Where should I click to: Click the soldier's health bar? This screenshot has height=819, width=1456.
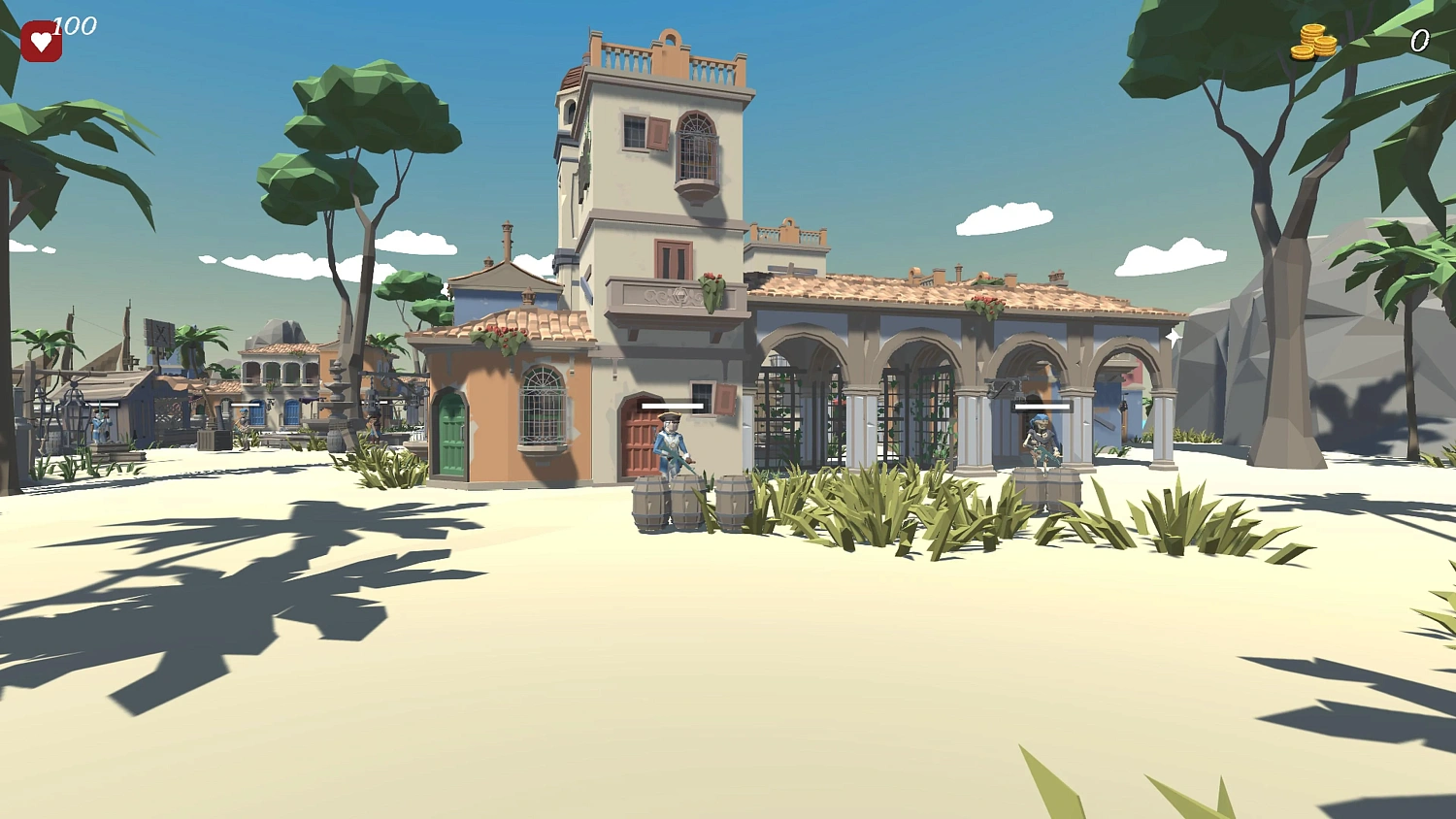click(672, 406)
